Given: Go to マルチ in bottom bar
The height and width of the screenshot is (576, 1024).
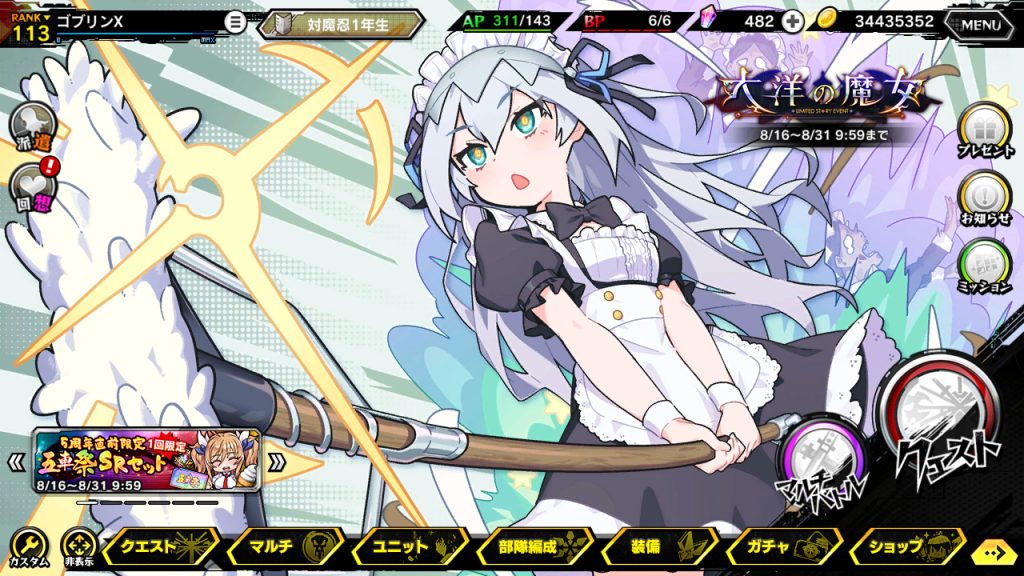Looking at the screenshot, I should [284, 547].
